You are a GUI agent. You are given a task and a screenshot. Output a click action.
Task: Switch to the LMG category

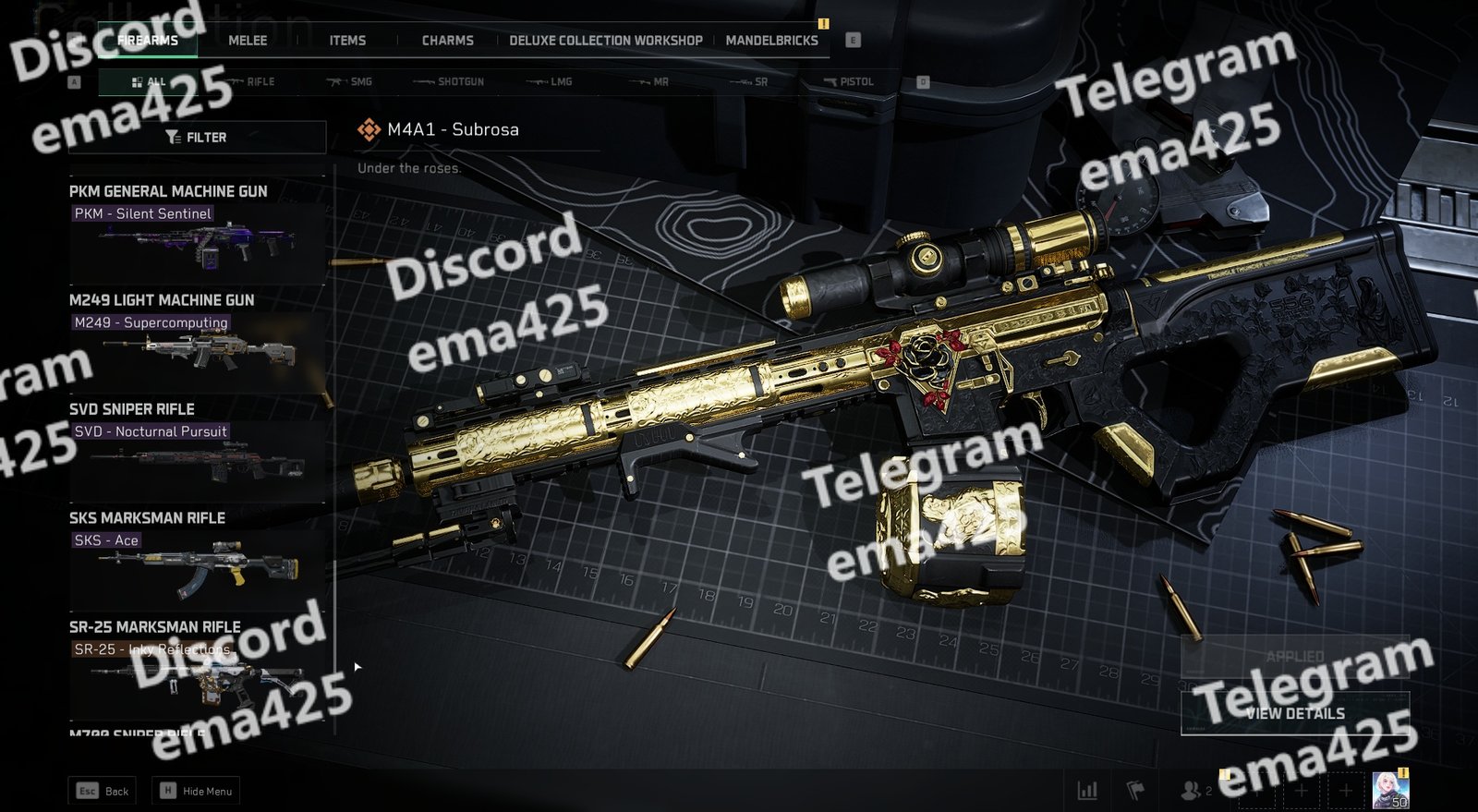(551, 82)
